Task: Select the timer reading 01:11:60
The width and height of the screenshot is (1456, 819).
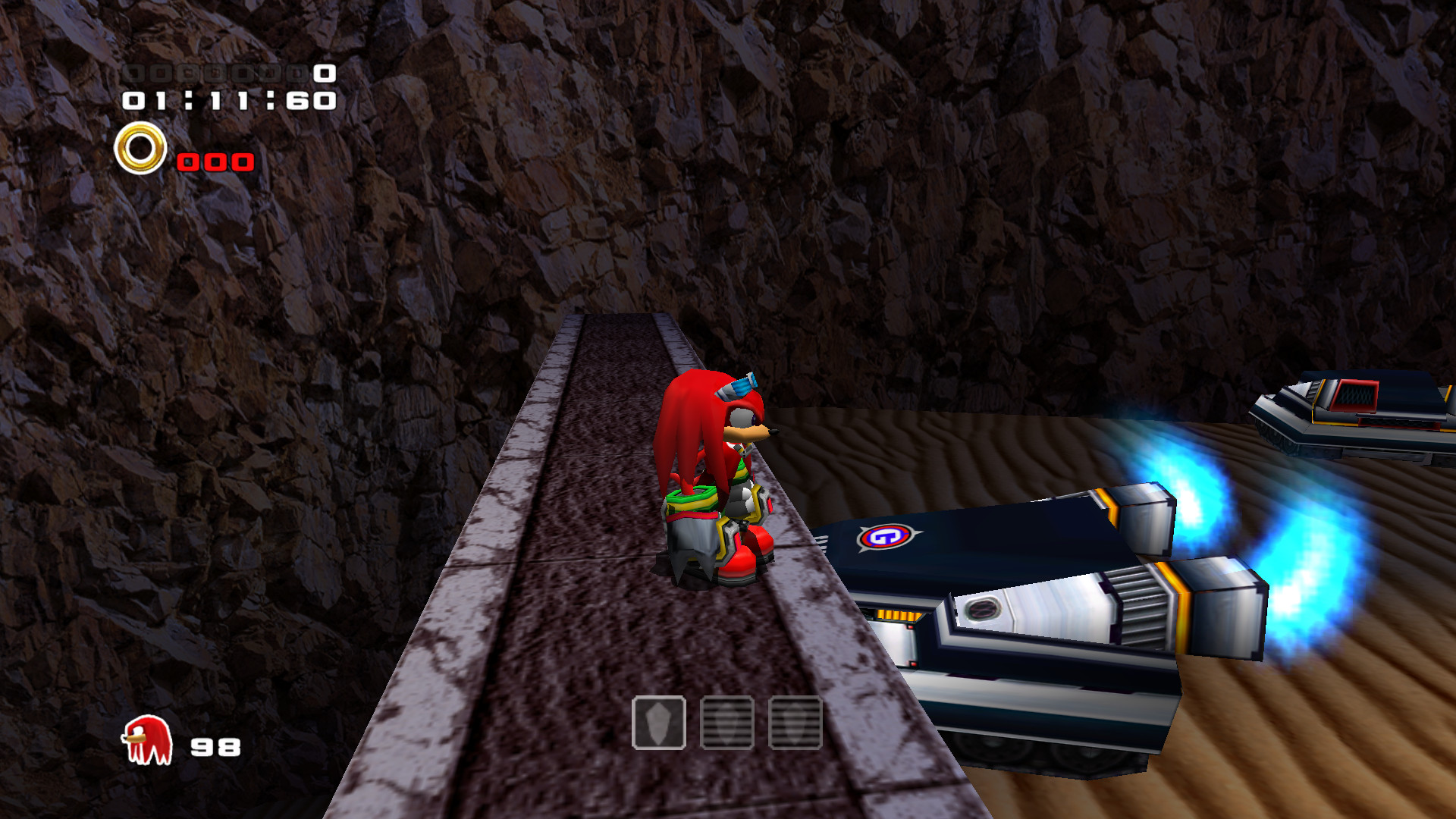Action: (x=227, y=99)
